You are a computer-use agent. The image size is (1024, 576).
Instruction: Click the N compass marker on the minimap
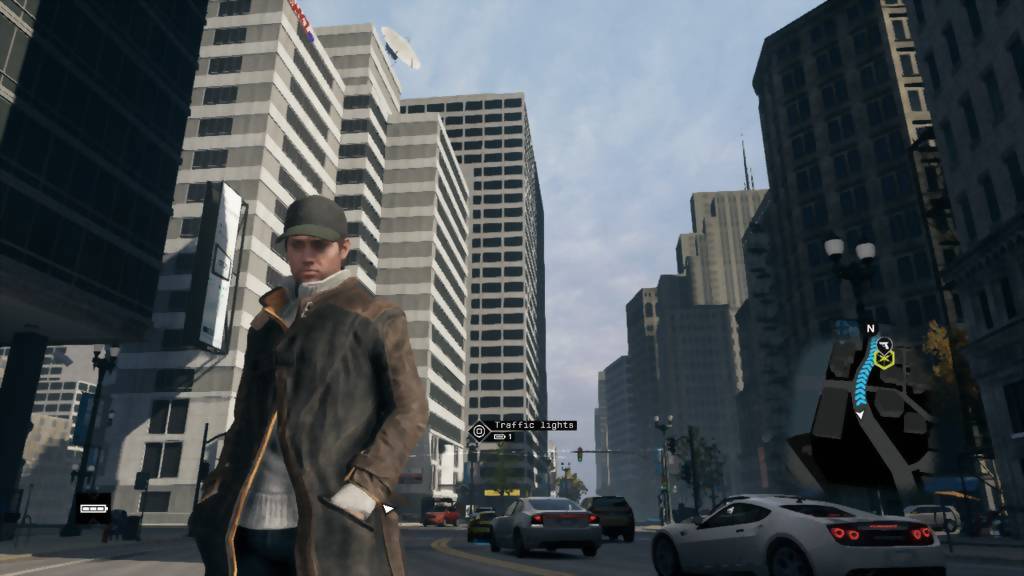click(x=870, y=327)
